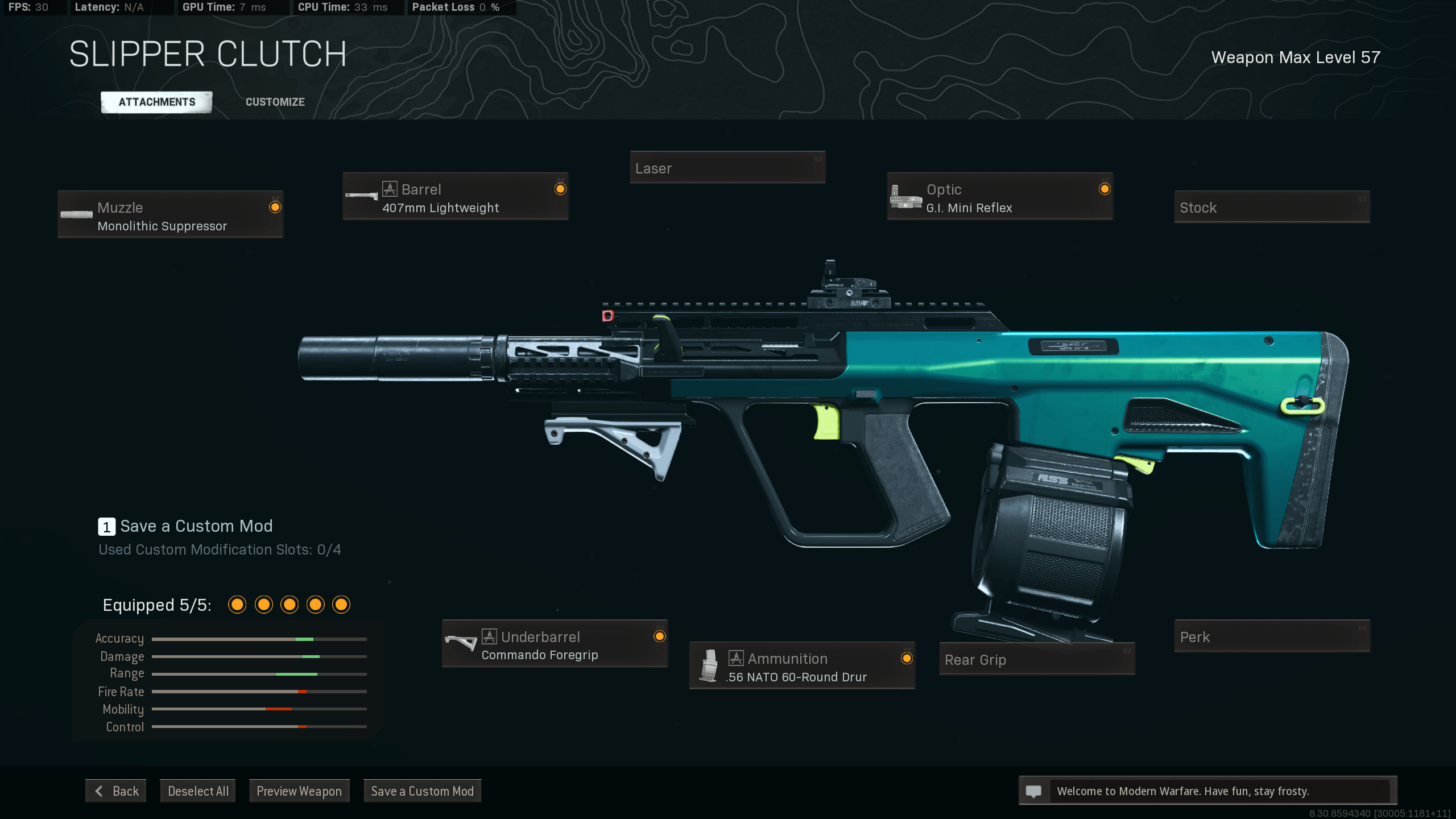The image size is (1456, 819).
Task: Click the Rear Grip attachment slot
Action: pos(1036,660)
